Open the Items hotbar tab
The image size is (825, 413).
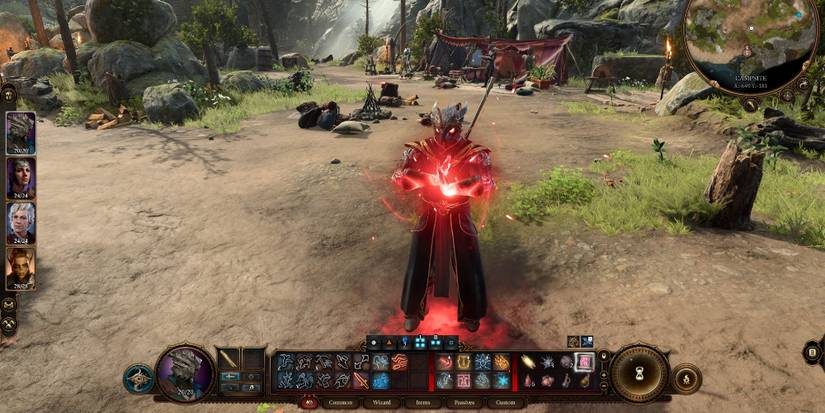(425, 402)
